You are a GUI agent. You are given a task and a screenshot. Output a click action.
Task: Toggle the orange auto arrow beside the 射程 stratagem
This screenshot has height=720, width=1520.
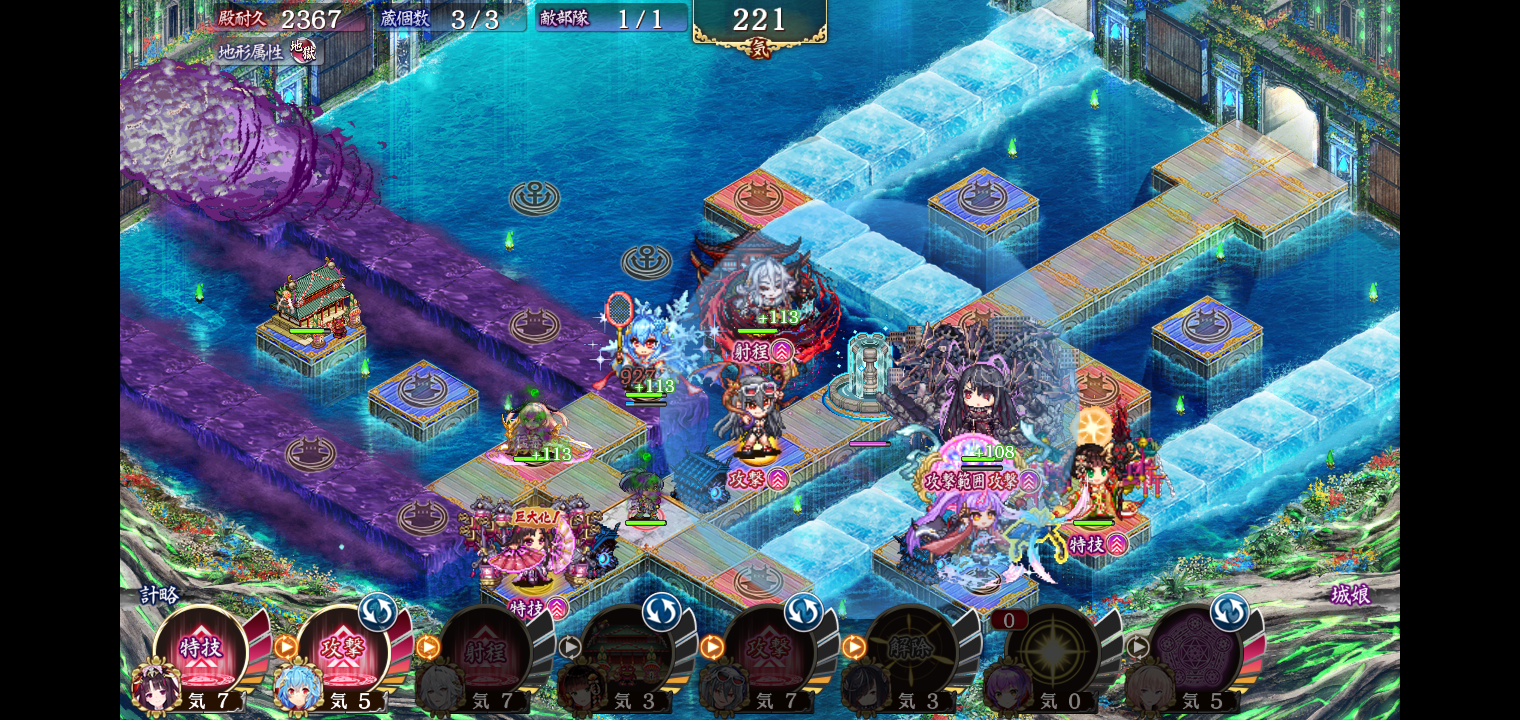point(428,647)
